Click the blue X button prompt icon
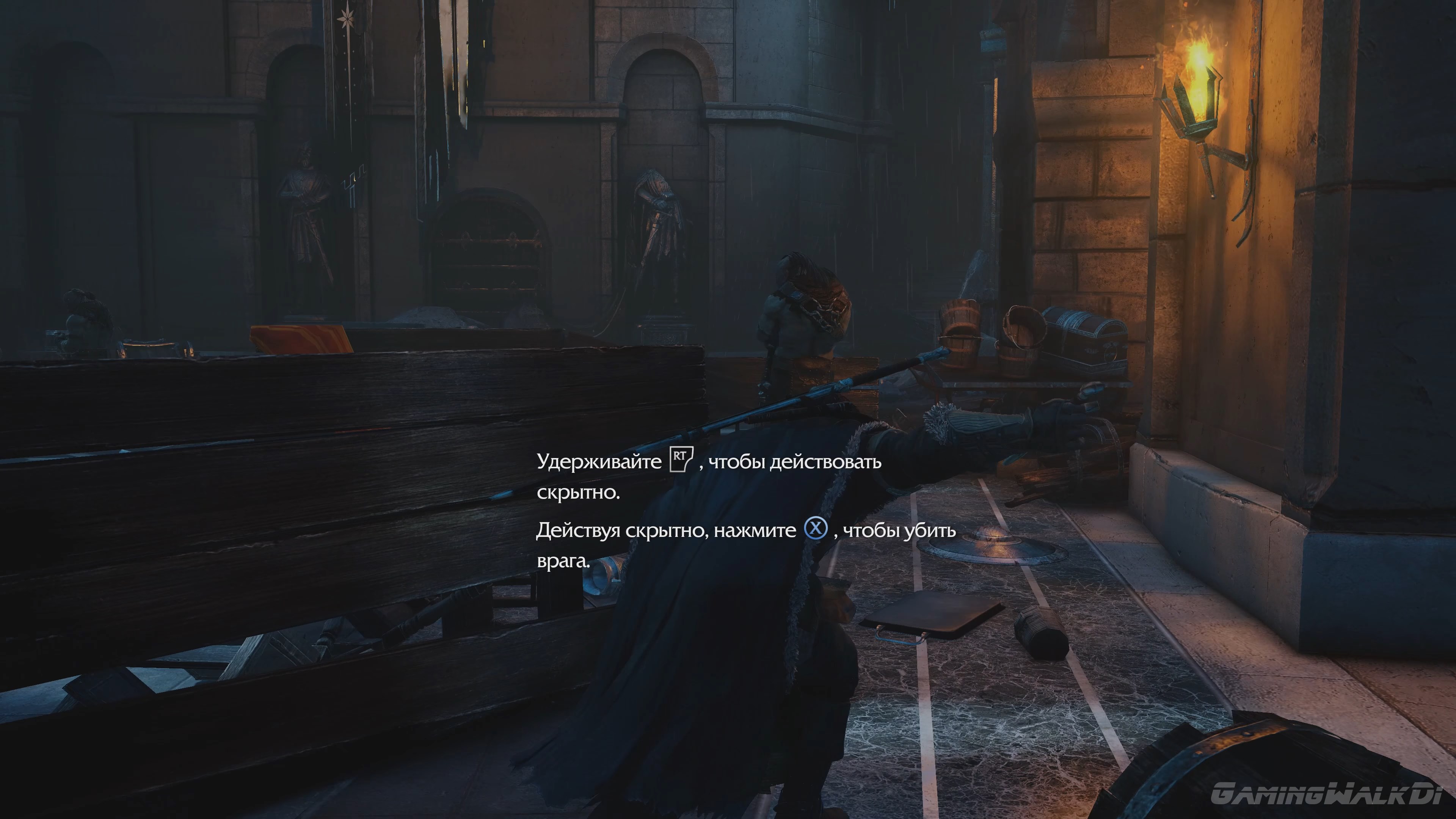Viewport: 1456px width, 819px height. click(x=816, y=530)
